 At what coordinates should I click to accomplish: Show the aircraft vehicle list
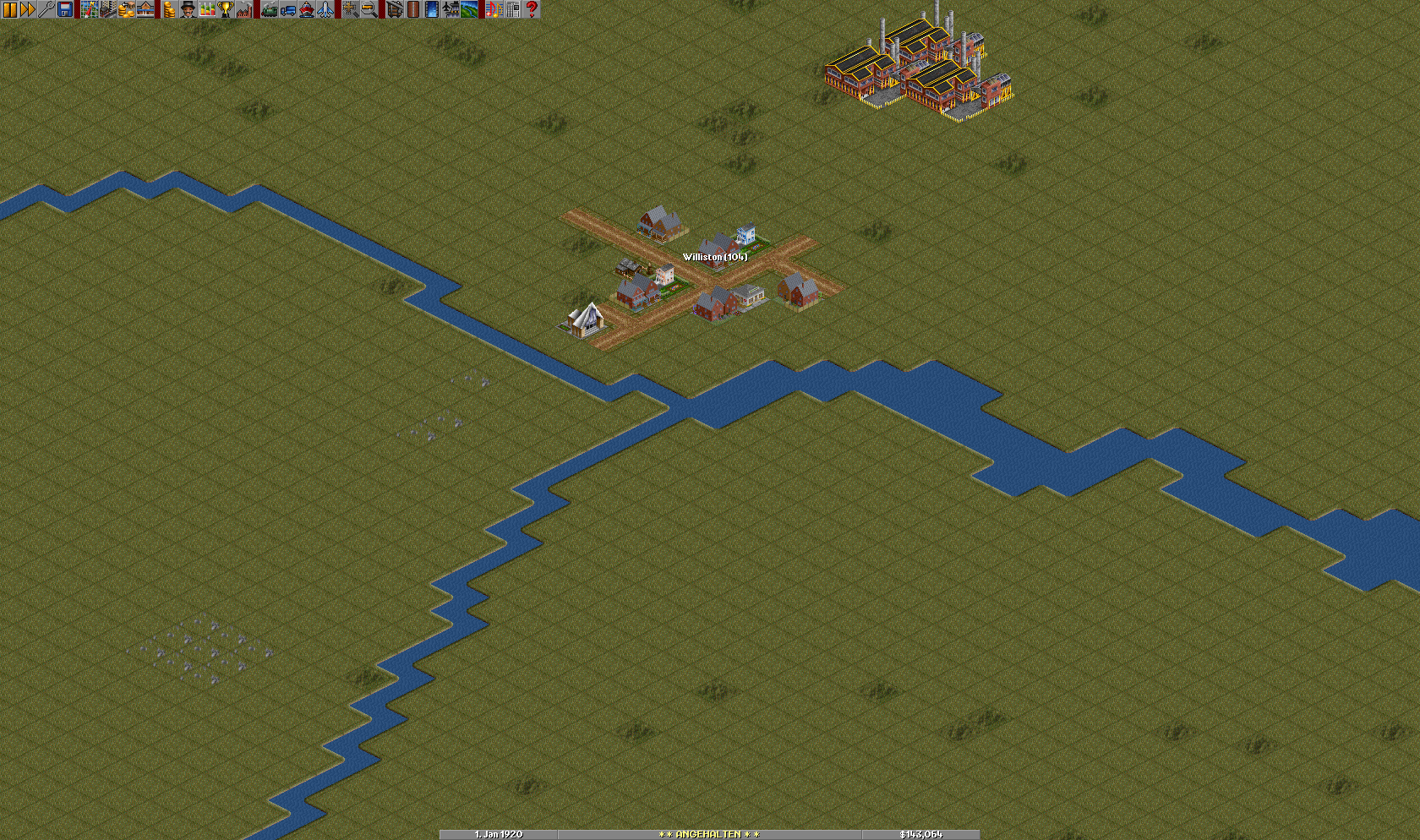(x=325, y=9)
